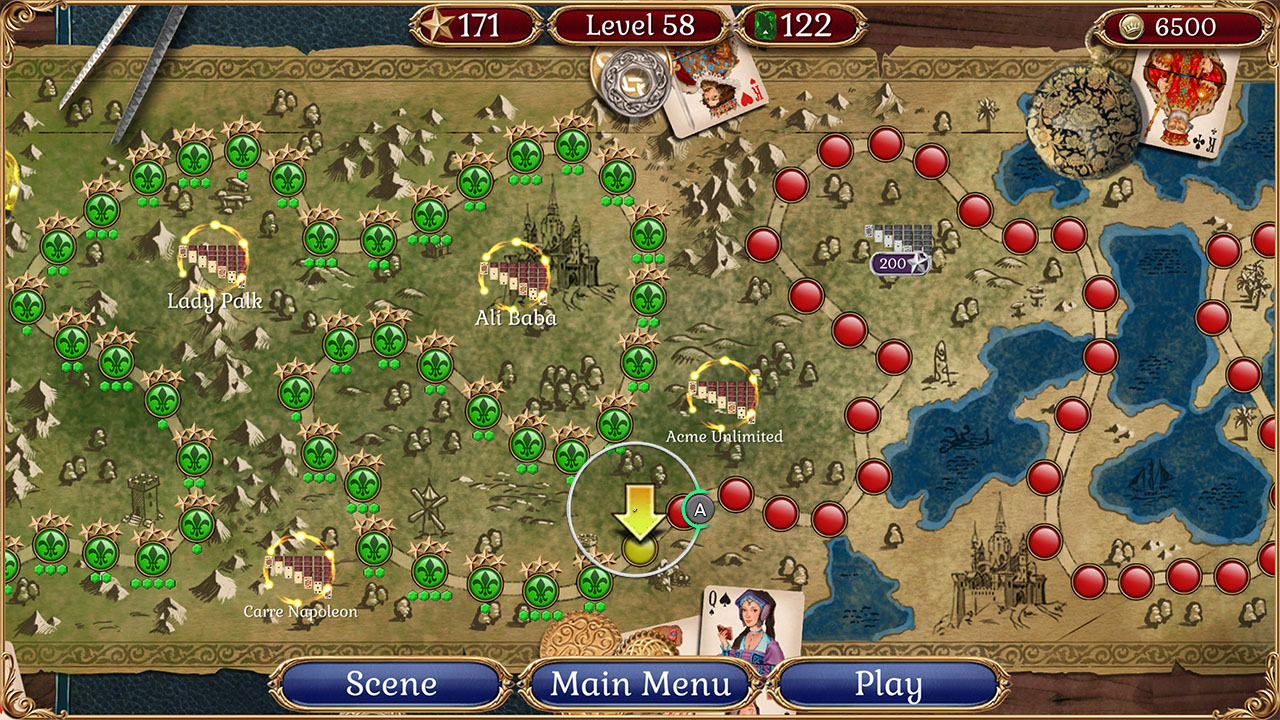The width and height of the screenshot is (1280, 720).
Task: Open the Main Menu
Action: pyautogui.click(x=639, y=684)
